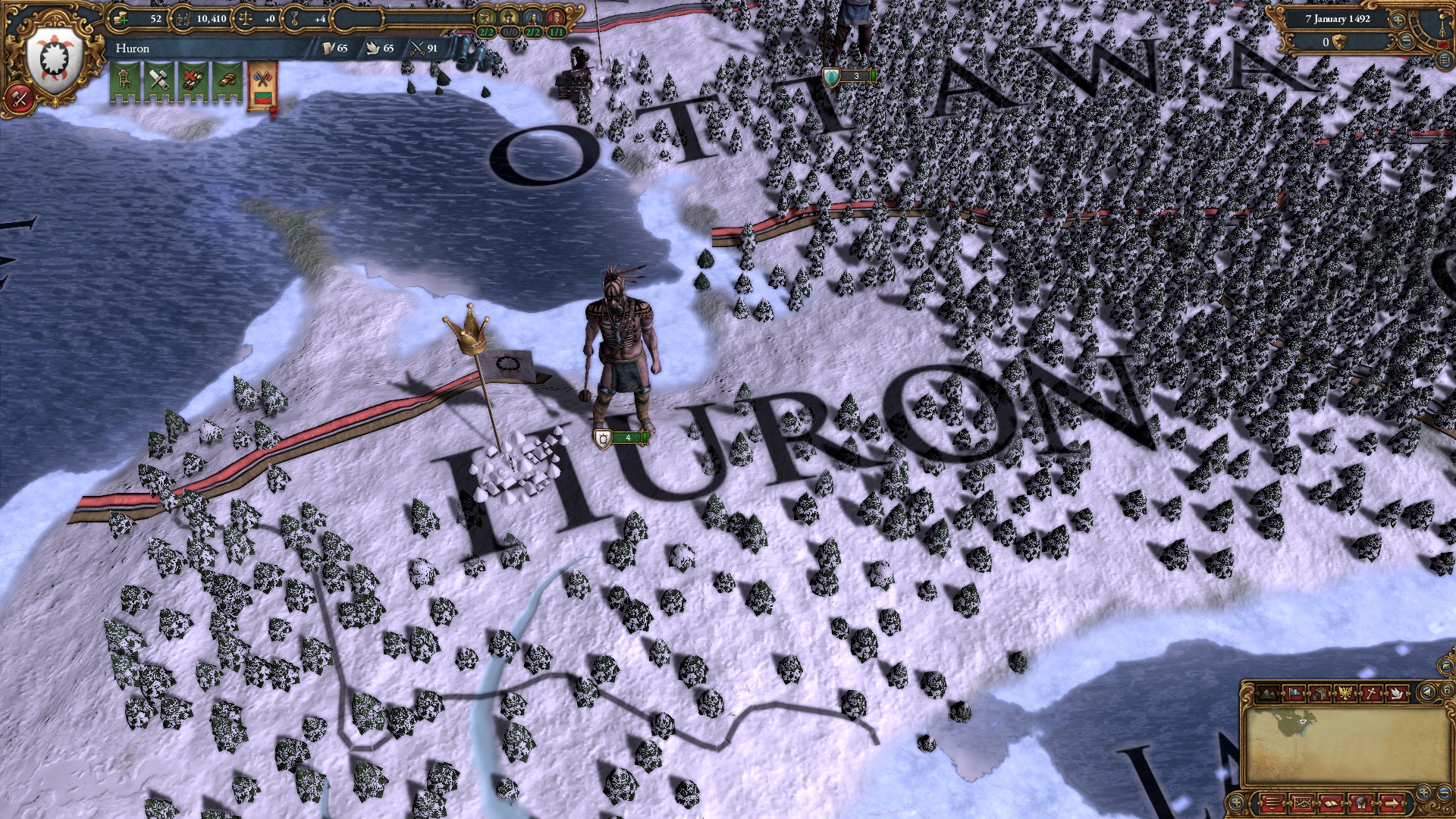Click the previous mapmode back arrow
The image size is (1456, 819).
click(1428, 692)
